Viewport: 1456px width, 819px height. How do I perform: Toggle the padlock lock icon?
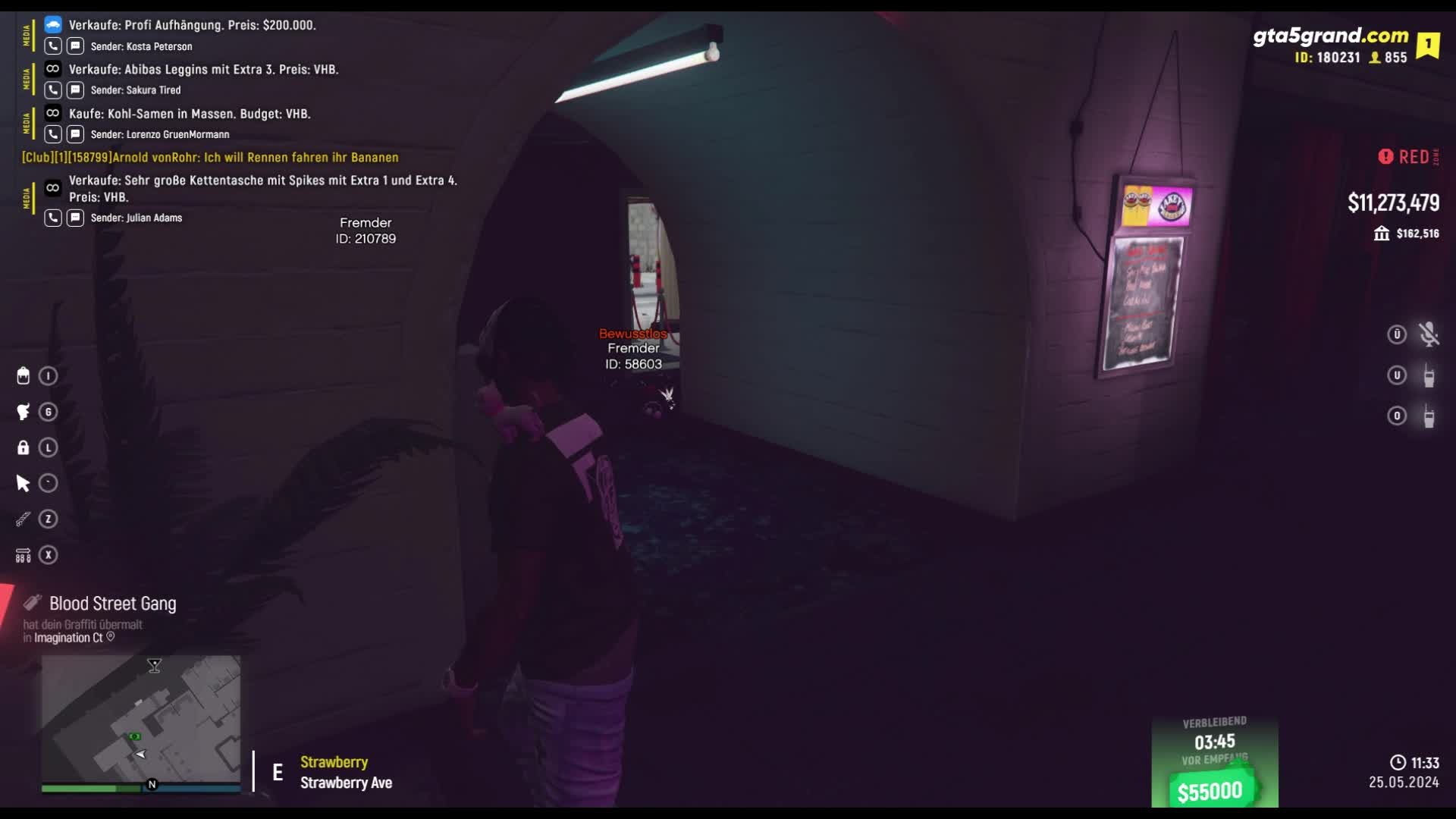click(24, 447)
